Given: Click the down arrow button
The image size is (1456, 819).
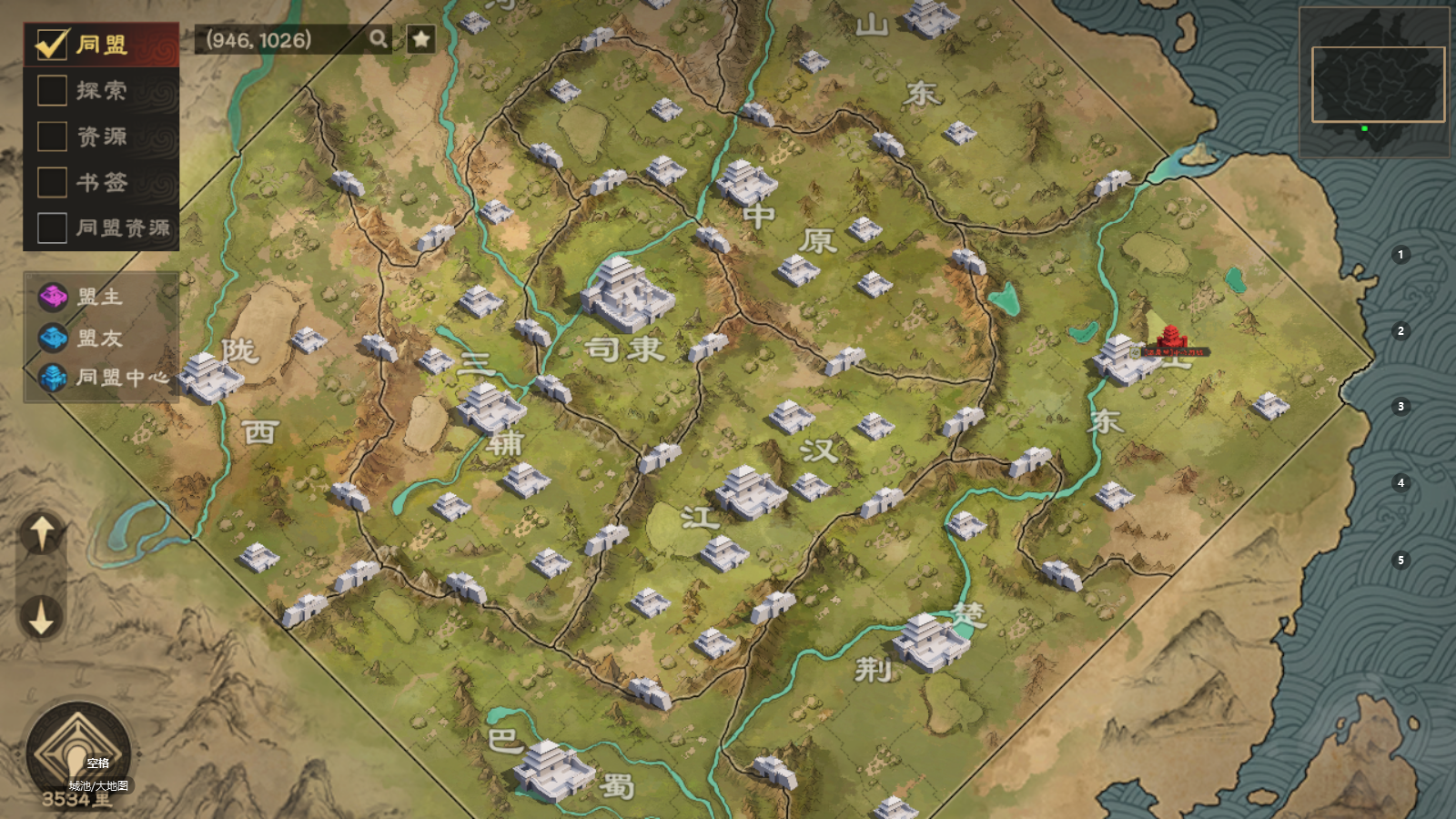Looking at the screenshot, I should point(42,618).
